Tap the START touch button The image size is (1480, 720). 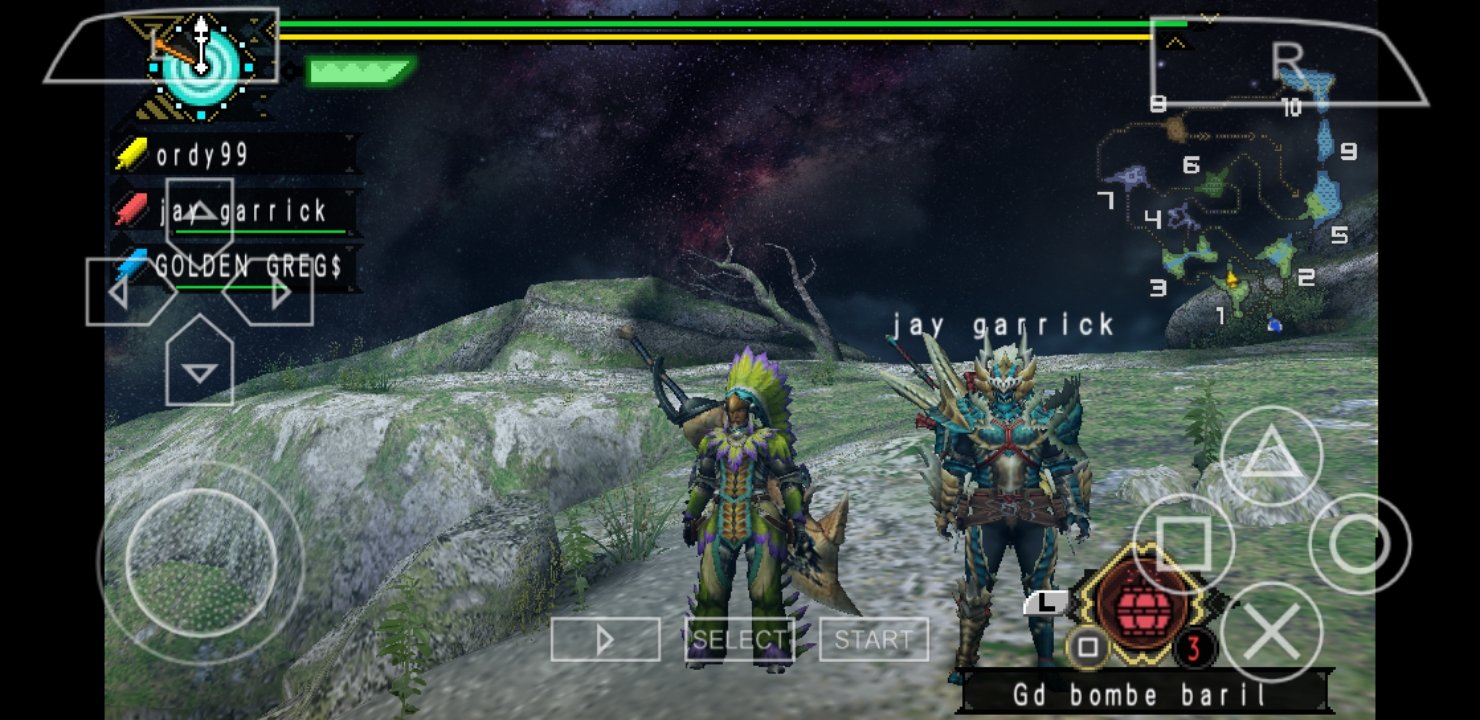[x=873, y=639]
